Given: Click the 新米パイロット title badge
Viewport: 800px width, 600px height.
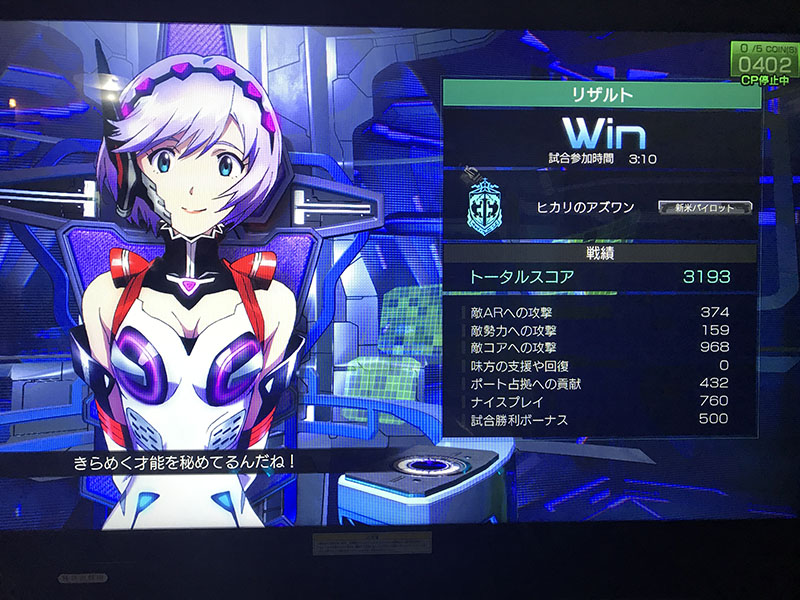Looking at the screenshot, I should (704, 207).
